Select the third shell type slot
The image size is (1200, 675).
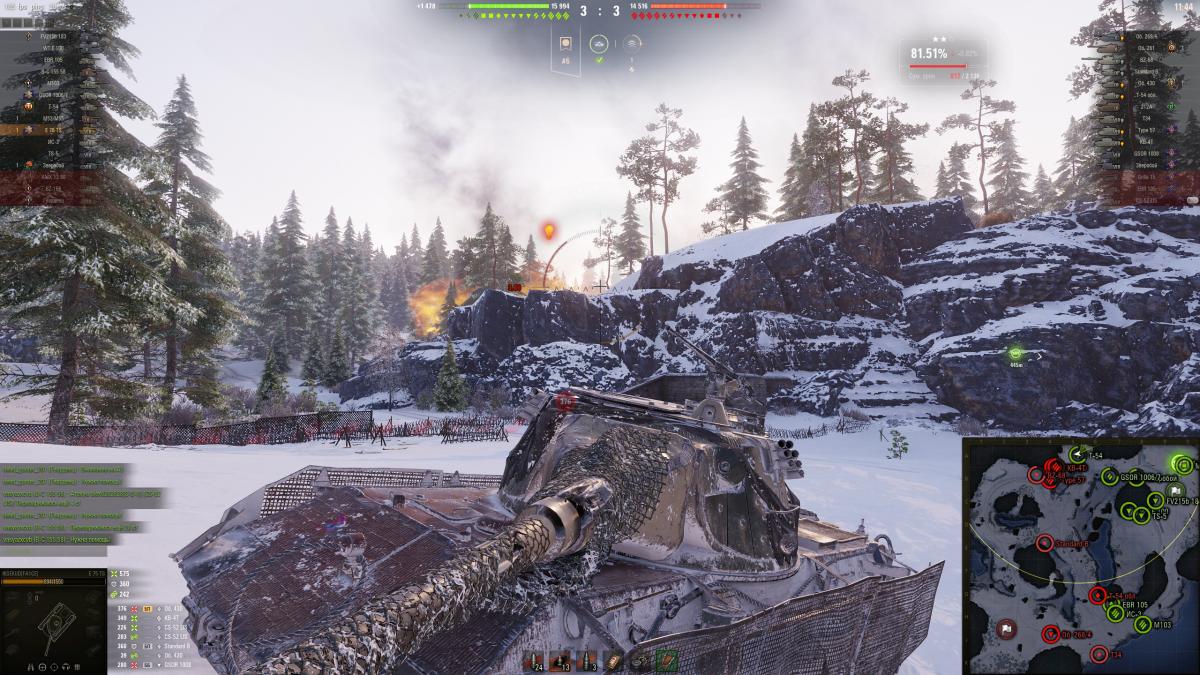pyautogui.click(x=589, y=659)
